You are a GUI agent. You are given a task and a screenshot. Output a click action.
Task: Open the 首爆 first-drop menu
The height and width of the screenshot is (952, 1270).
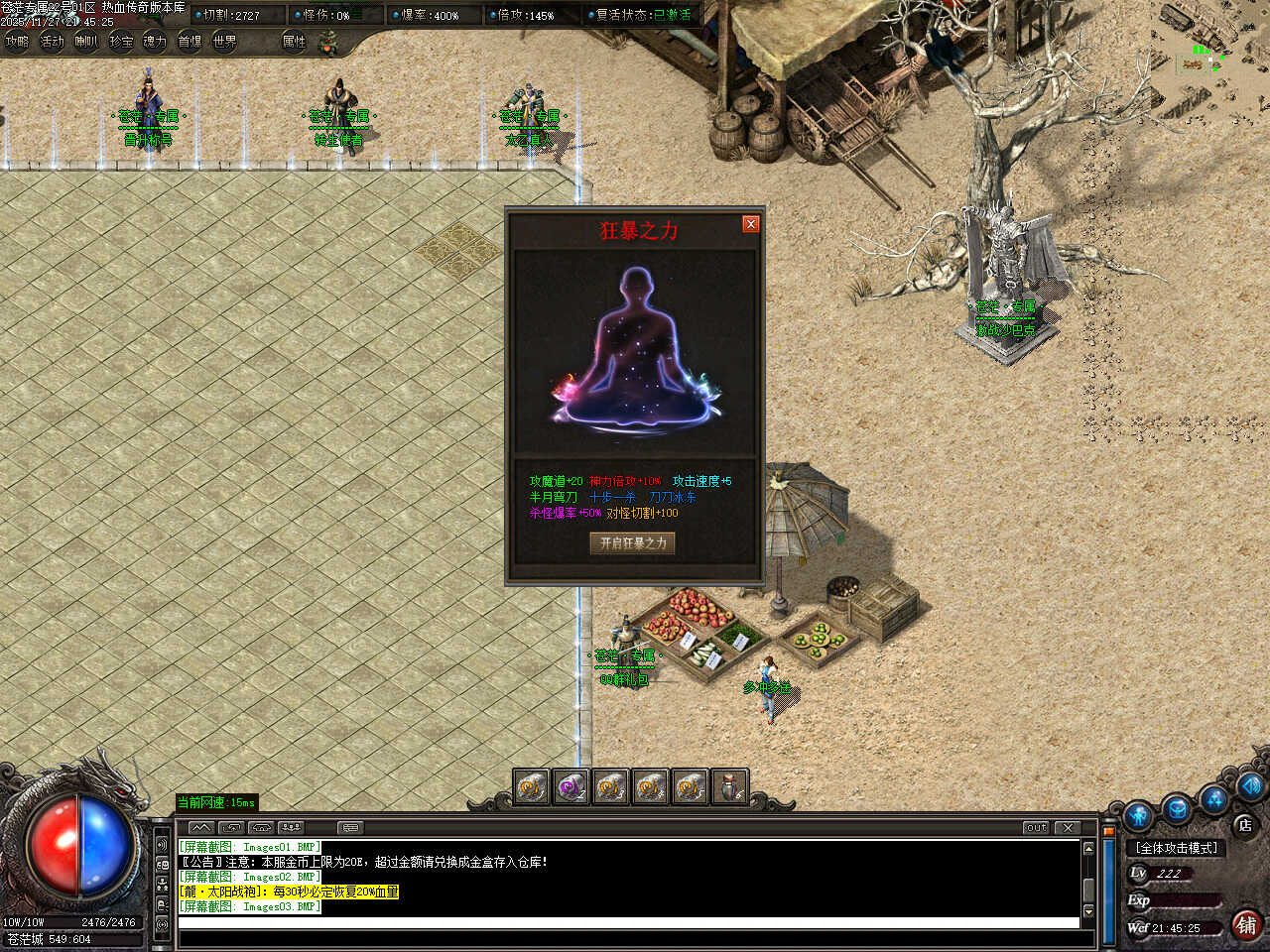(x=190, y=42)
